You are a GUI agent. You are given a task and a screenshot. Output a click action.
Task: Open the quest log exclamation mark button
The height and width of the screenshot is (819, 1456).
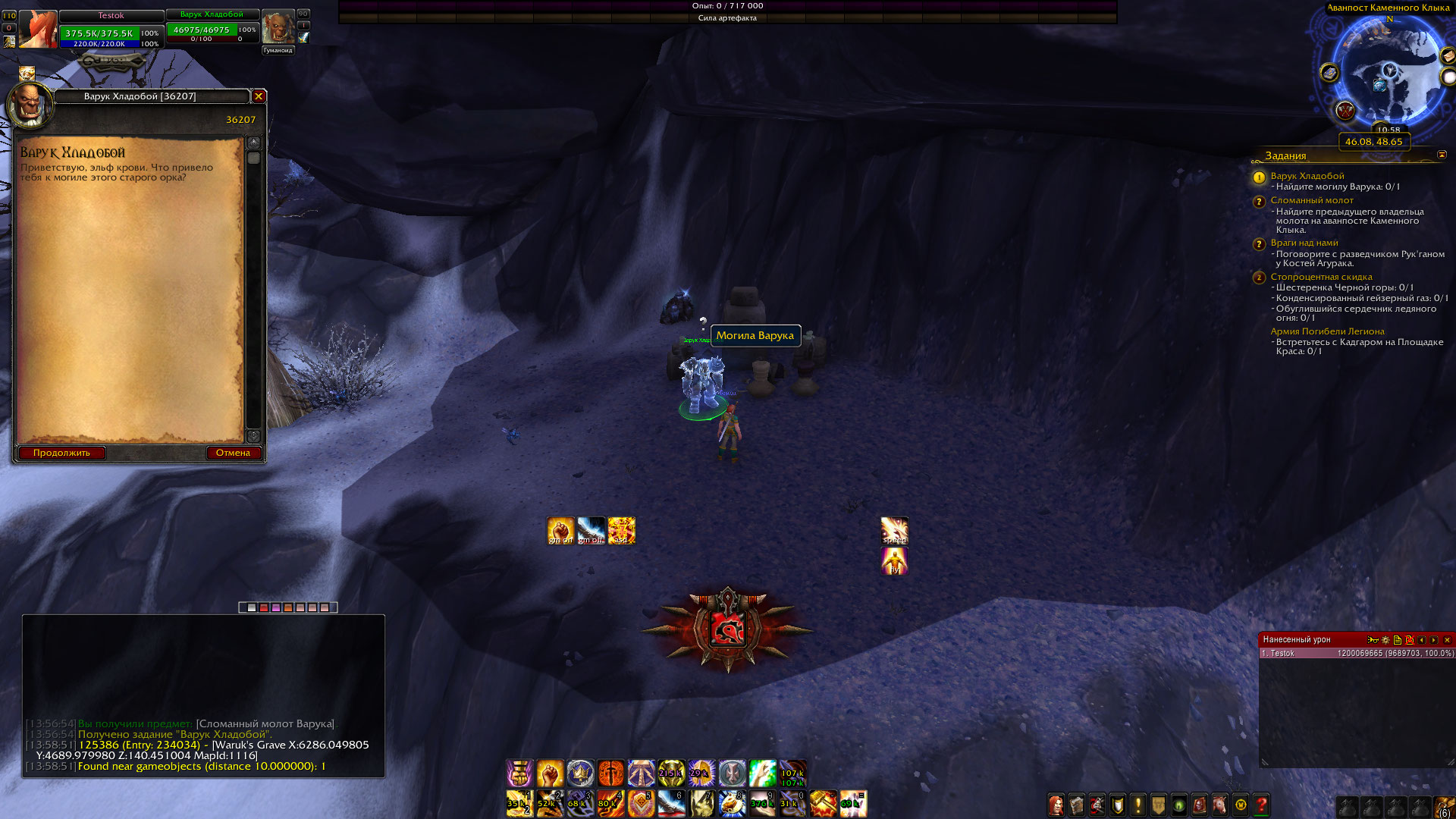[1137, 805]
